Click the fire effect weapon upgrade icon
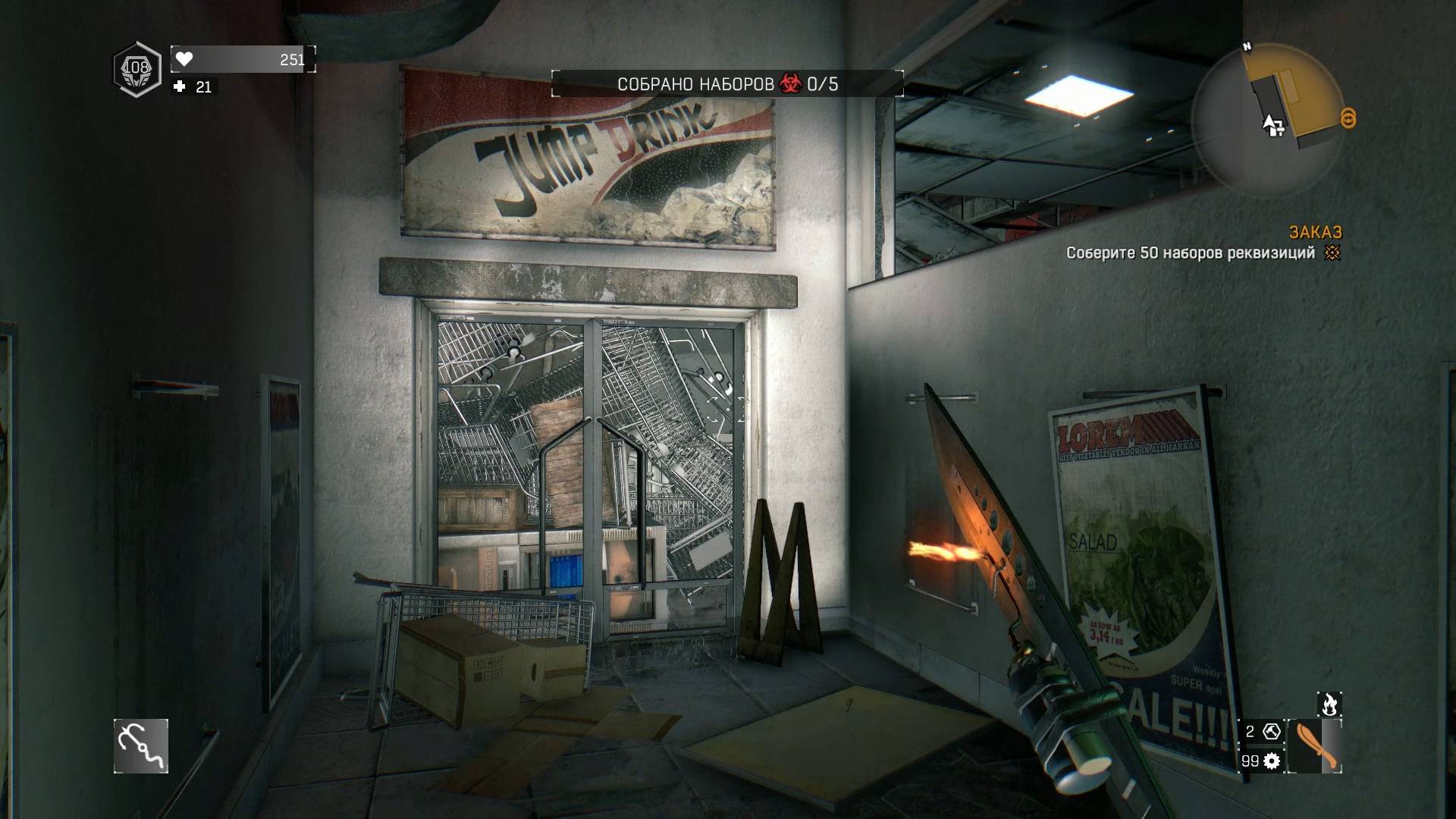 1329,704
